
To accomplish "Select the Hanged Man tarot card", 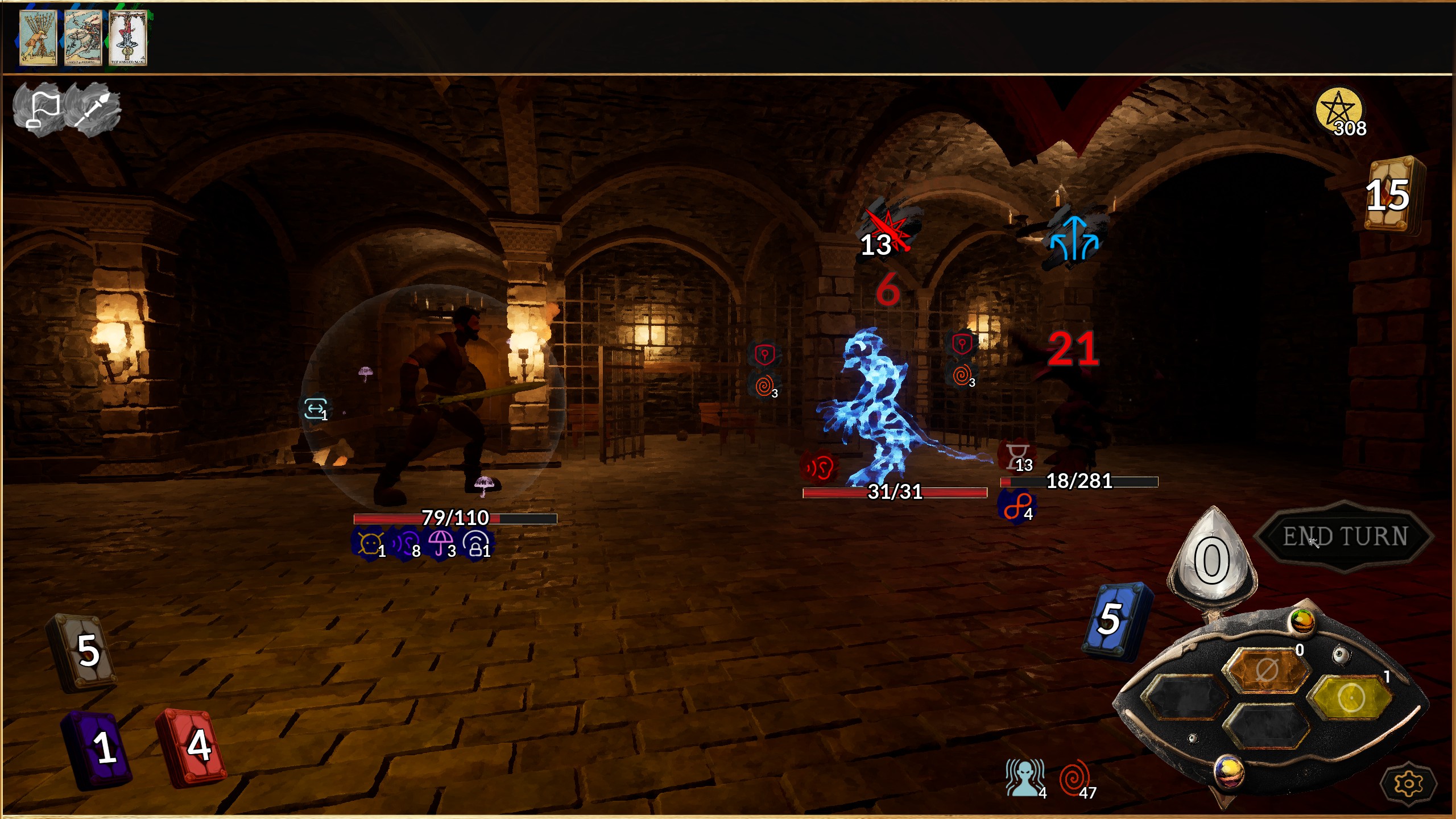I will click(128, 38).
